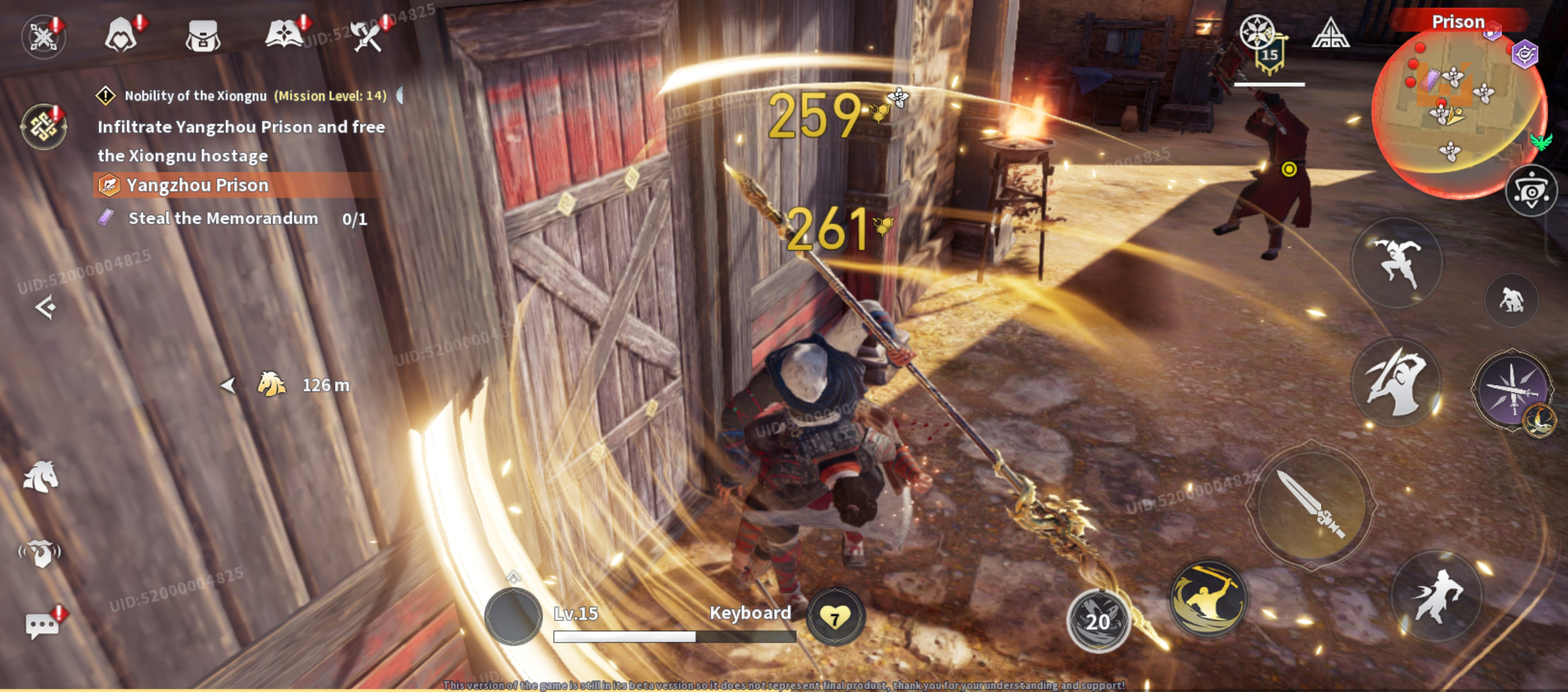Open the Nobility of the Xiongnu quest

(195, 96)
